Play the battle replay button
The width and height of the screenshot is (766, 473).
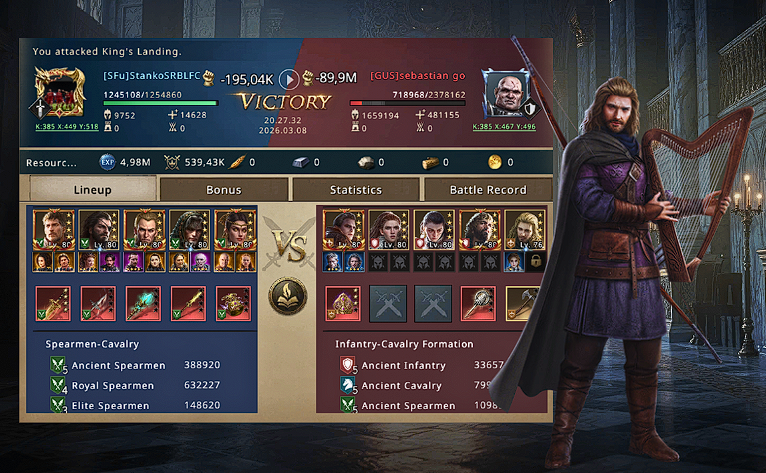(x=288, y=78)
